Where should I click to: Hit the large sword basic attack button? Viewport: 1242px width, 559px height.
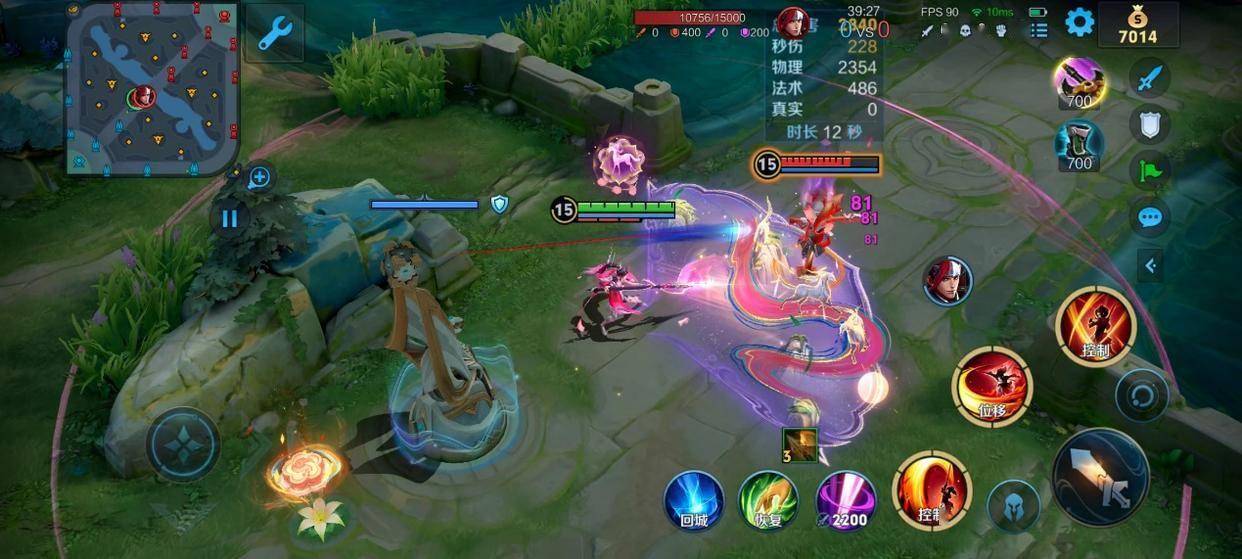tap(1100, 478)
